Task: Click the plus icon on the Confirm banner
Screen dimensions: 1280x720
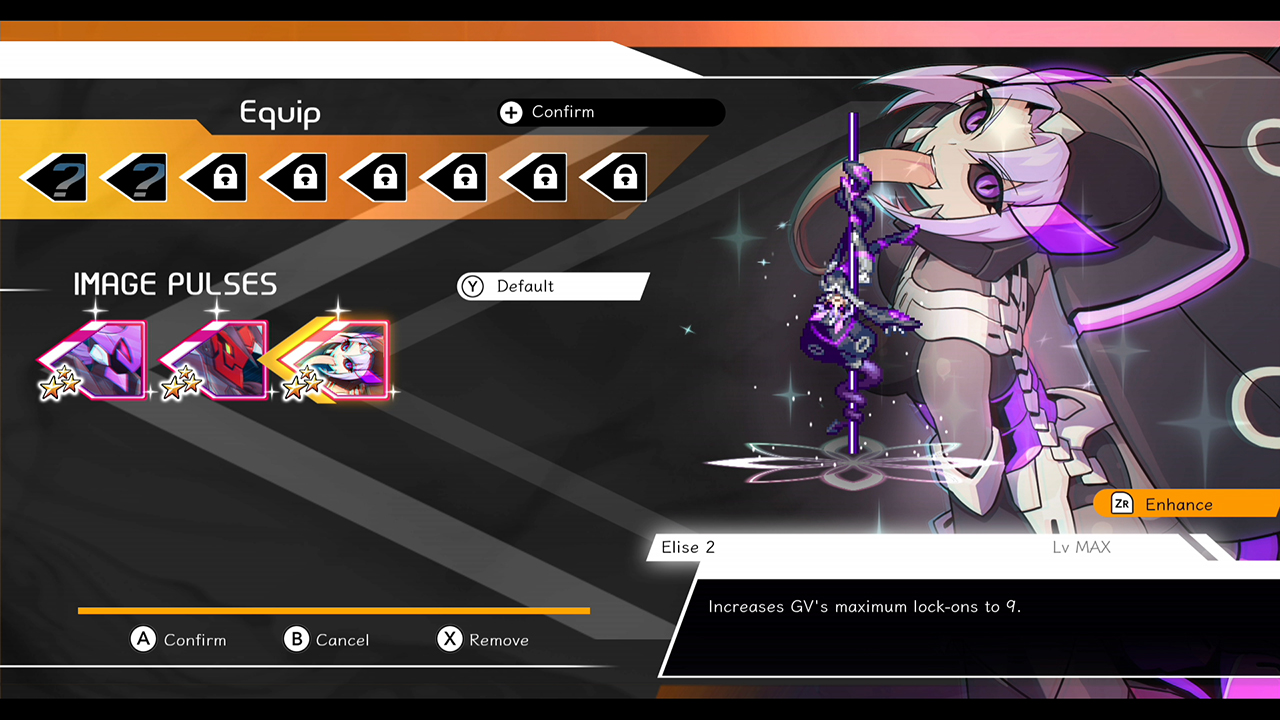Action: 511,112
